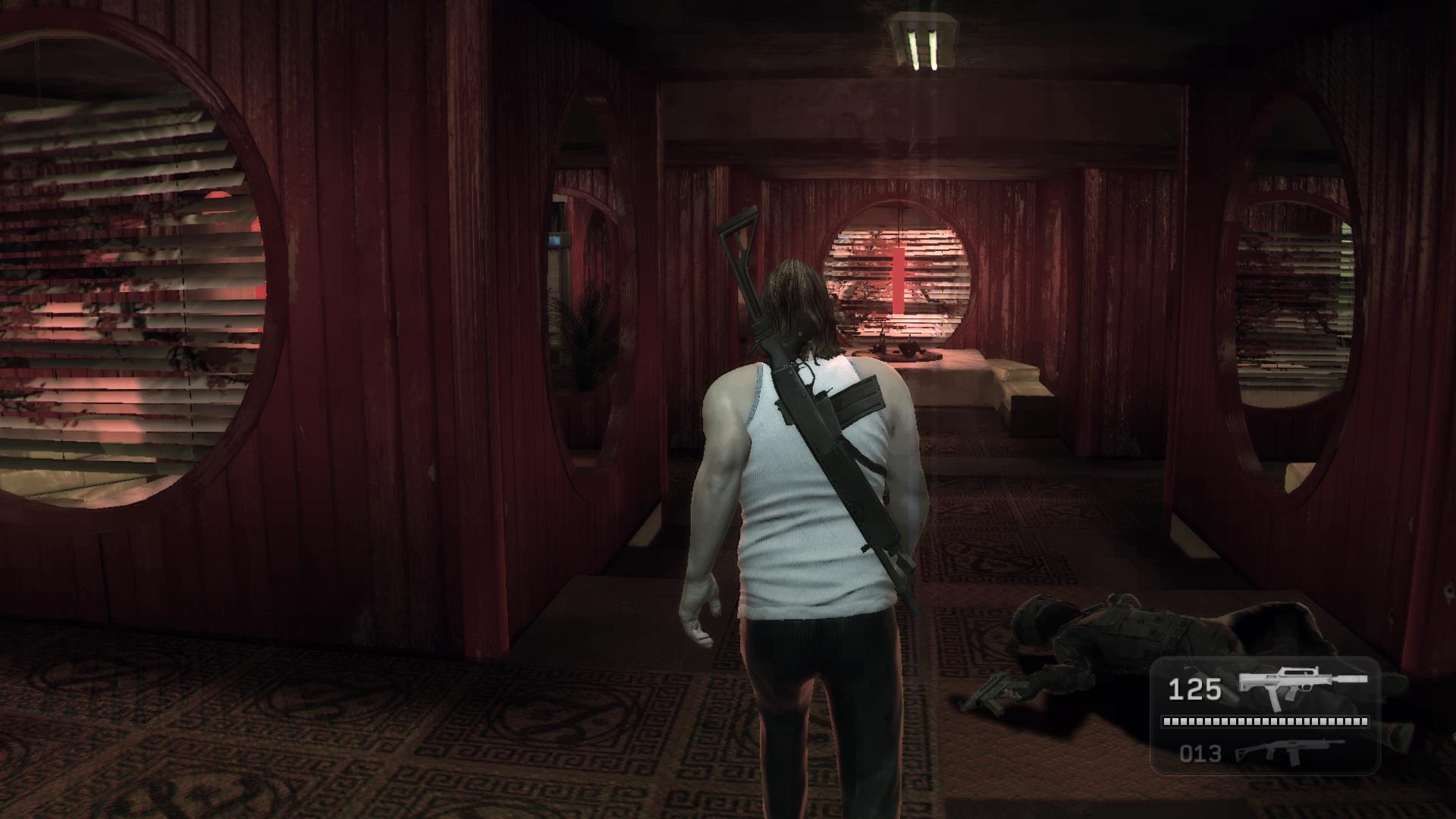Switch to the secondary weapon icon
The image size is (1456, 819).
click(1289, 752)
